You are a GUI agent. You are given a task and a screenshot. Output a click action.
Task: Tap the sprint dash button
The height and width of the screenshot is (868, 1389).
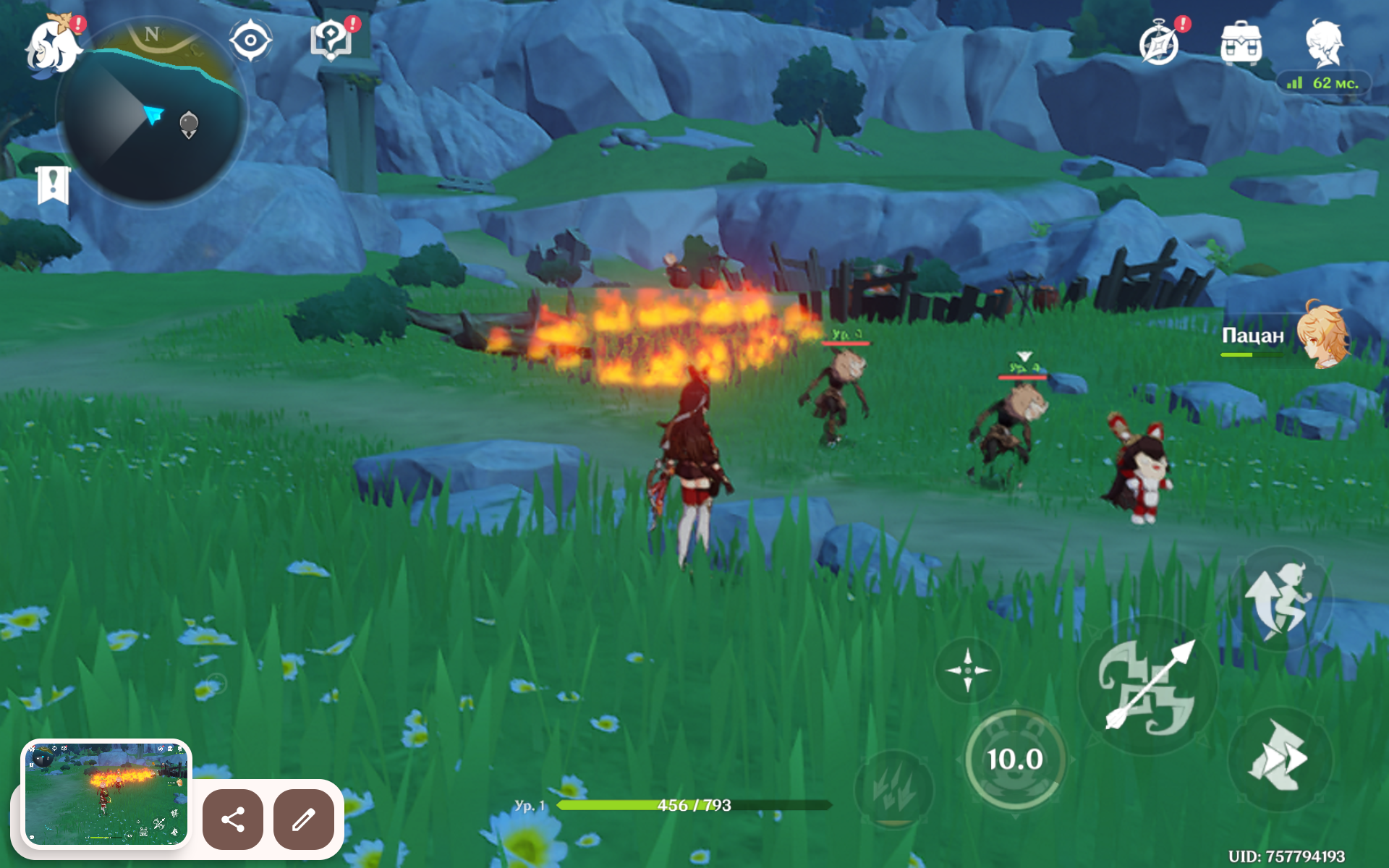point(1280,759)
